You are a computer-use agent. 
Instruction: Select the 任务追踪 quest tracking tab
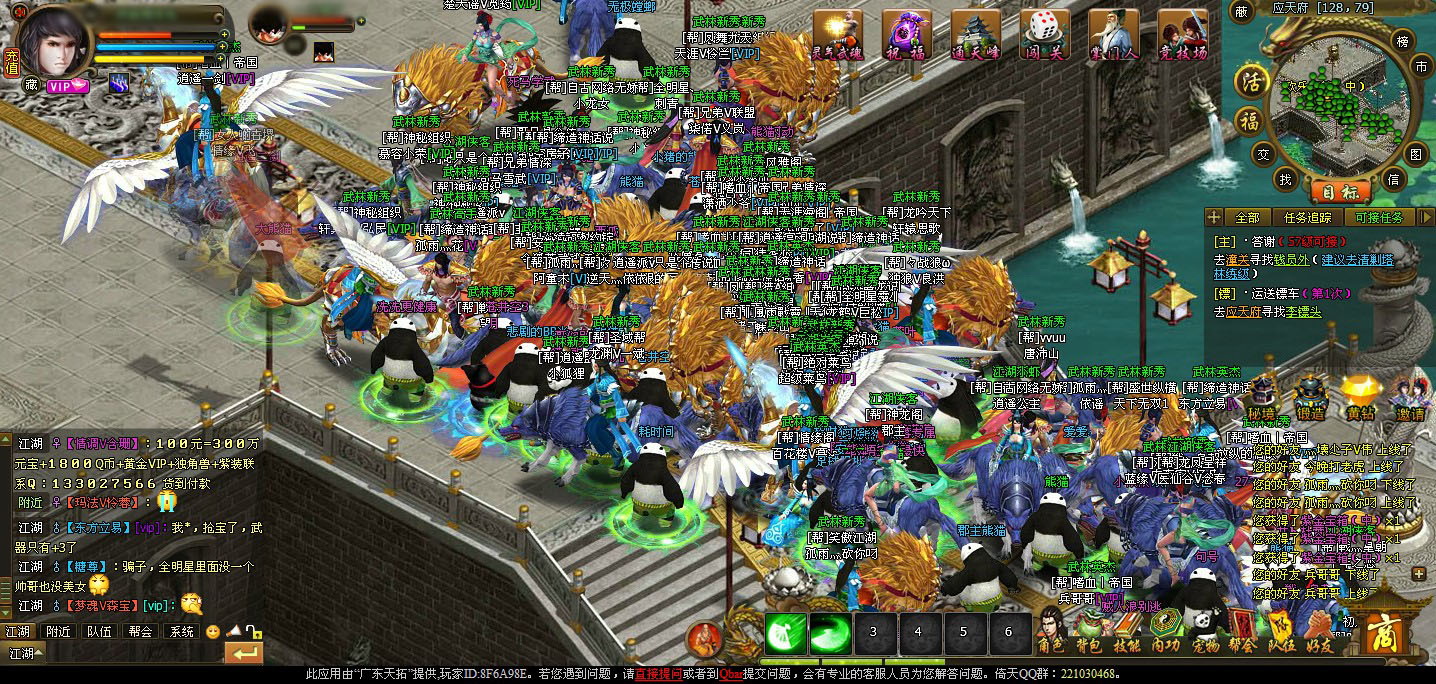click(1308, 217)
